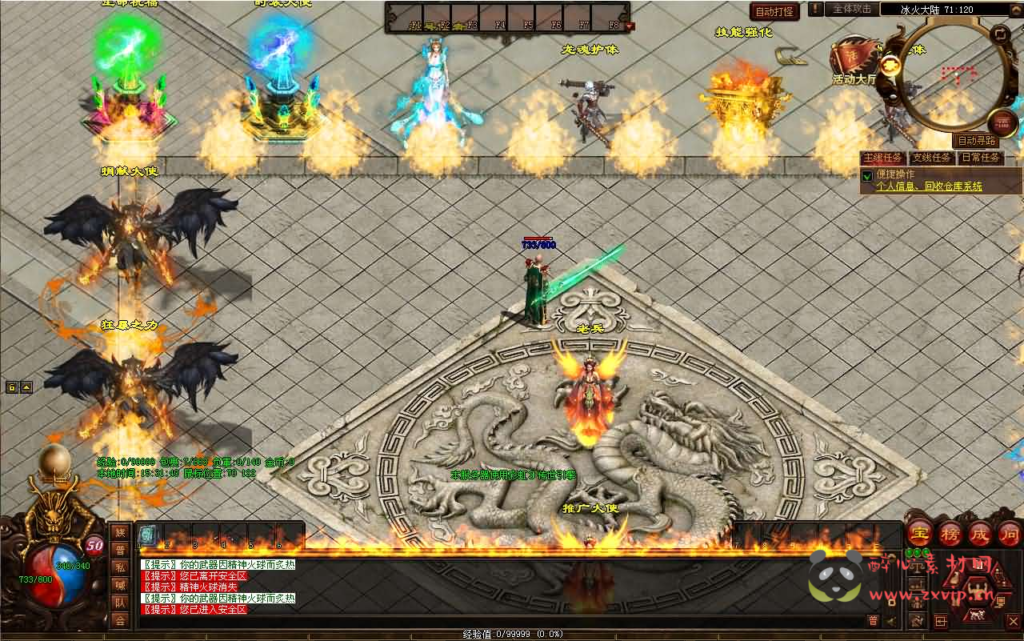
Task: Activate the 自动寻路 auto-pathfinding button
Action: (x=976, y=141)
